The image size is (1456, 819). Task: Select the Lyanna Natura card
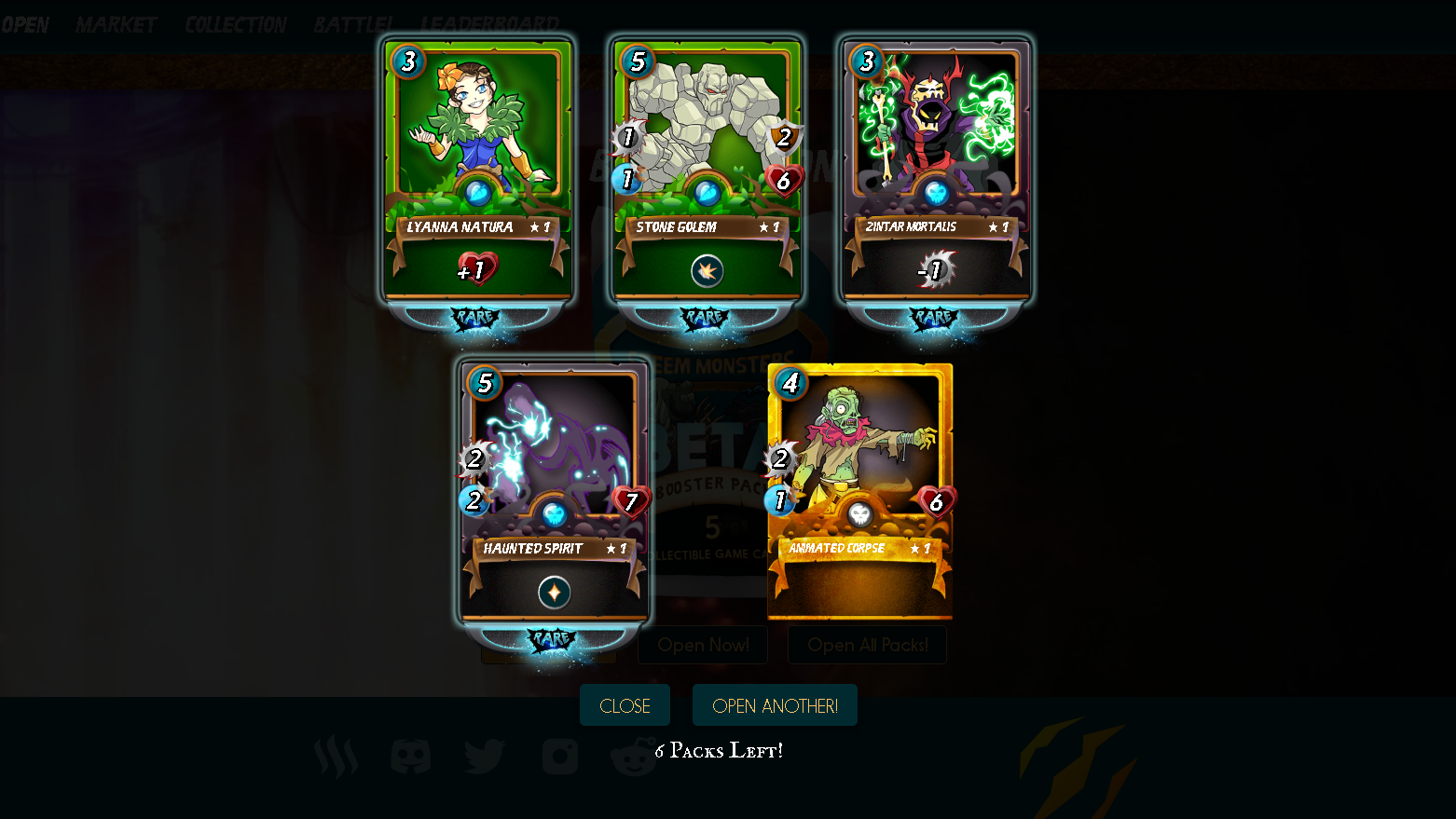(477, 172)
